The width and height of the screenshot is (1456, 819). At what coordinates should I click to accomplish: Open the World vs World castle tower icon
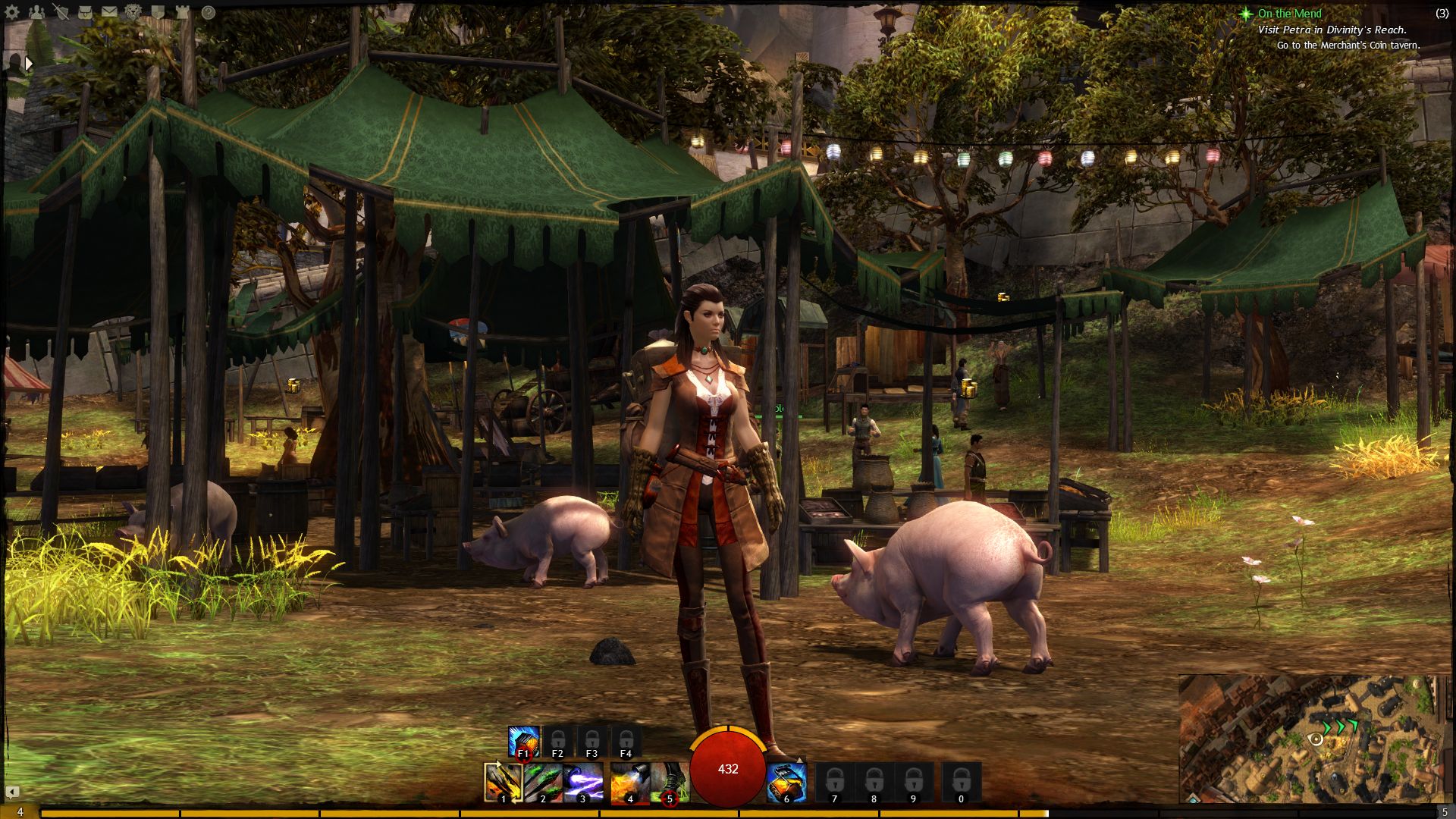[182, 12]
